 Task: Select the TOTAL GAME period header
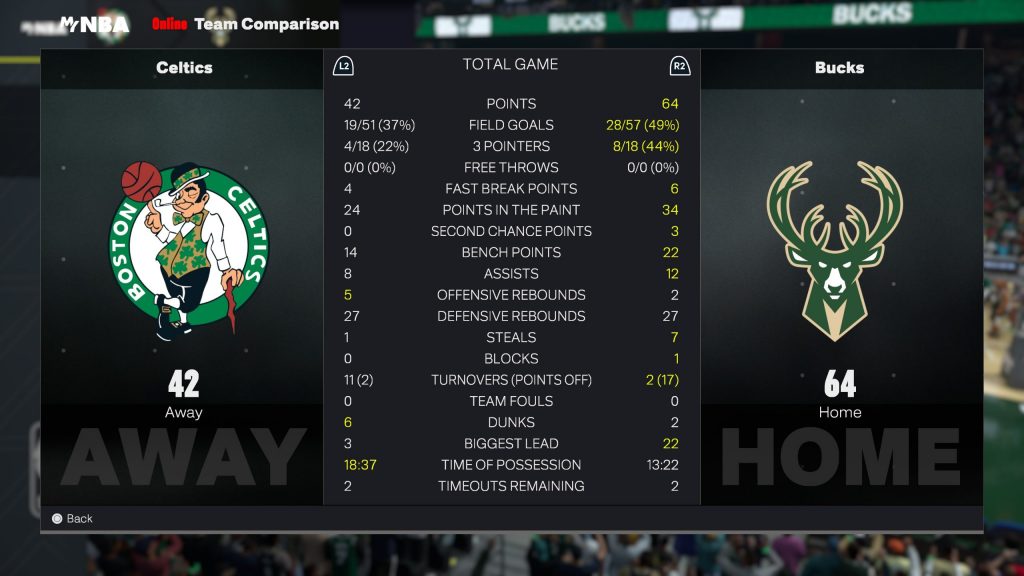click(x=510, y=65)
